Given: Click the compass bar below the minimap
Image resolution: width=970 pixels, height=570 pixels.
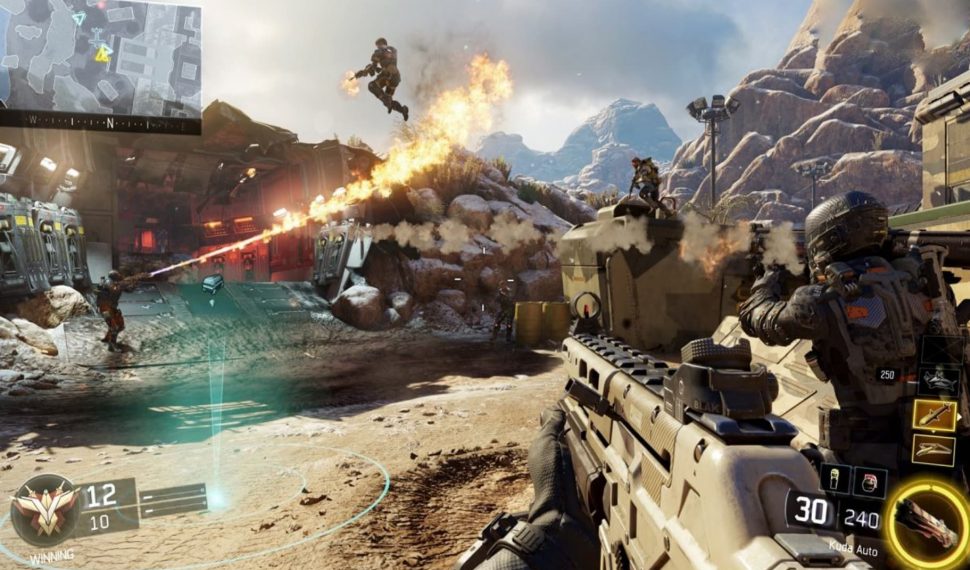Looking at the screenshot, I should (100, 124).
